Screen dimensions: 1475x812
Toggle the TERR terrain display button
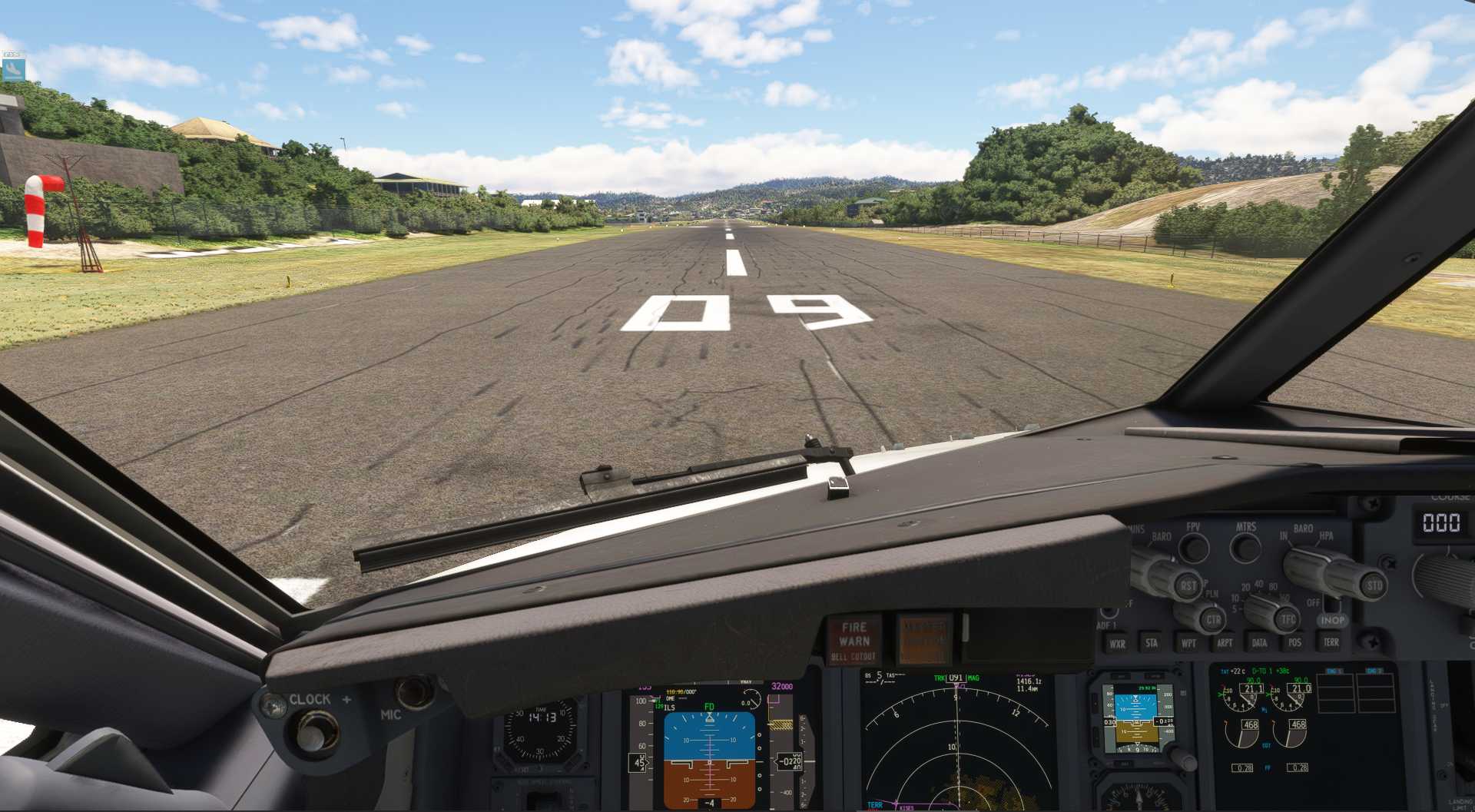(1331, 642)
